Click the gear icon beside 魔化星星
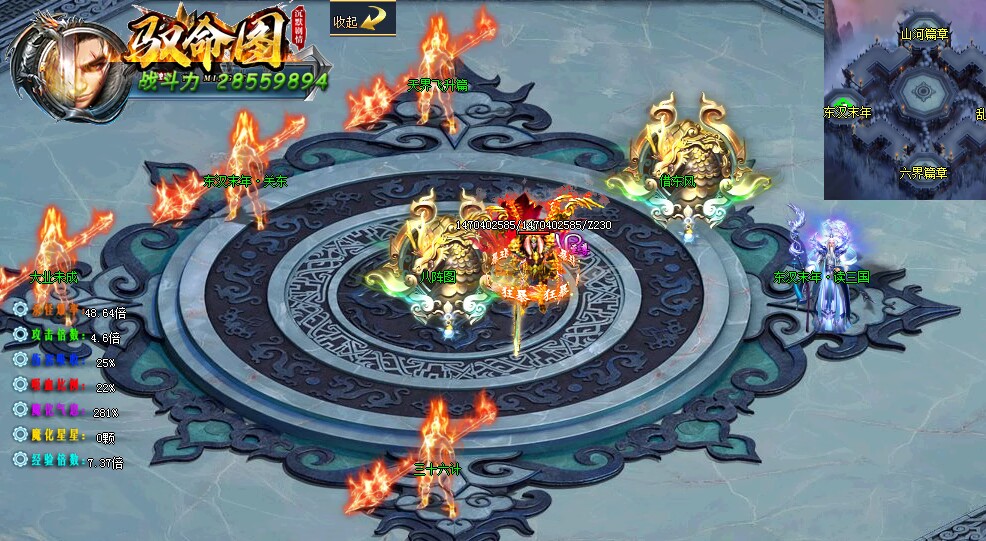986x541 pixels. tap(20, 435)
